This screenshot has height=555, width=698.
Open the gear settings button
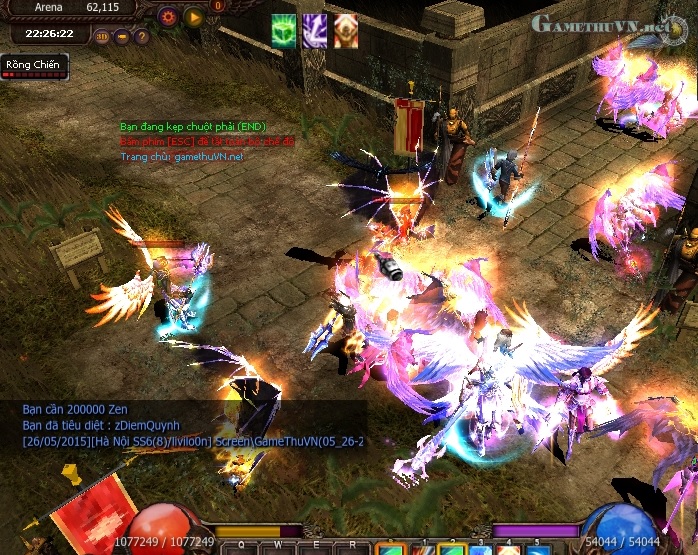click(167, 16)
